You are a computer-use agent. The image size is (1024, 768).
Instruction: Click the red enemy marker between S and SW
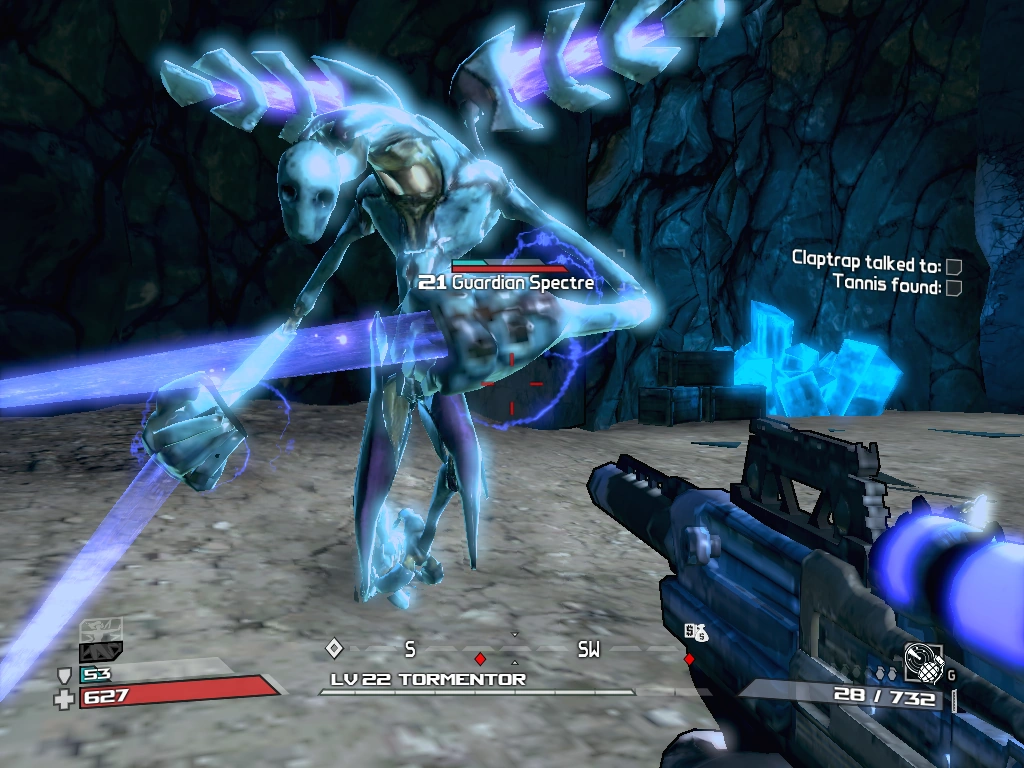(x=480, y=659)
